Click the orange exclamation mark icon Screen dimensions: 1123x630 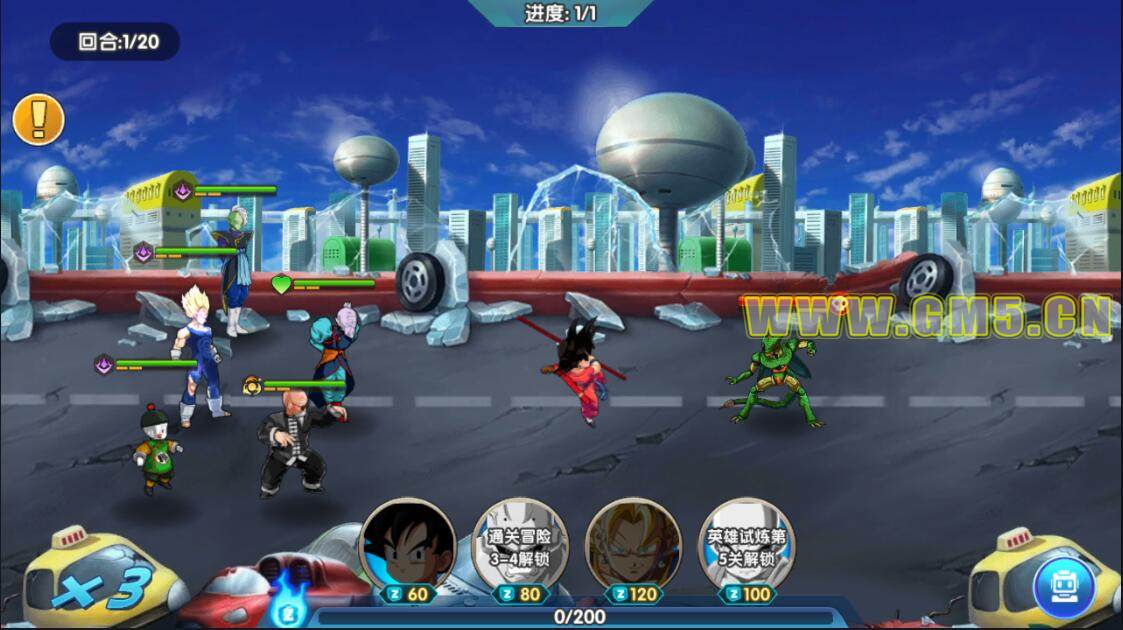click(38, 120)
